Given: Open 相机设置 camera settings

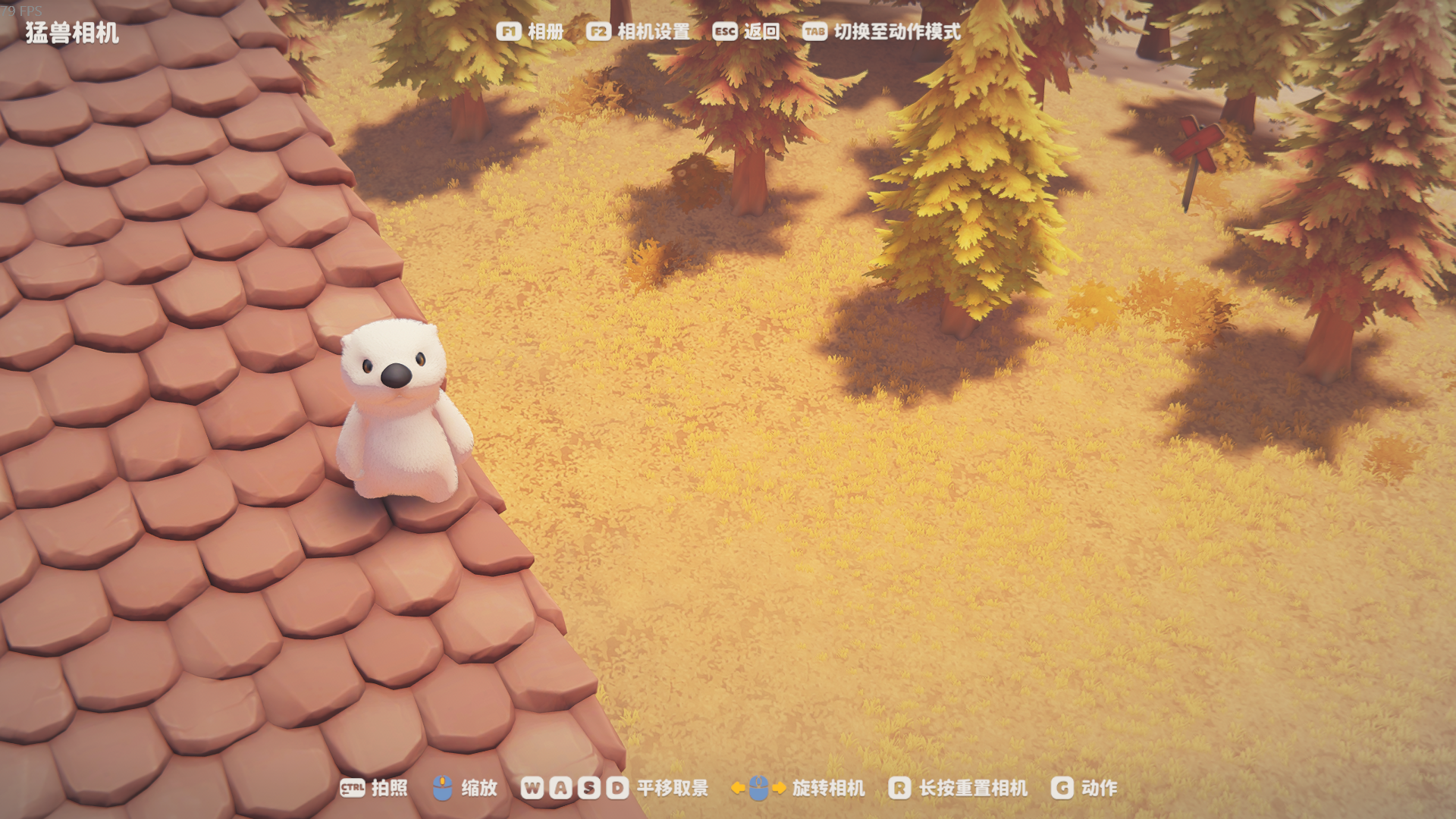Looking at the screenshot, I should (639, 32).
